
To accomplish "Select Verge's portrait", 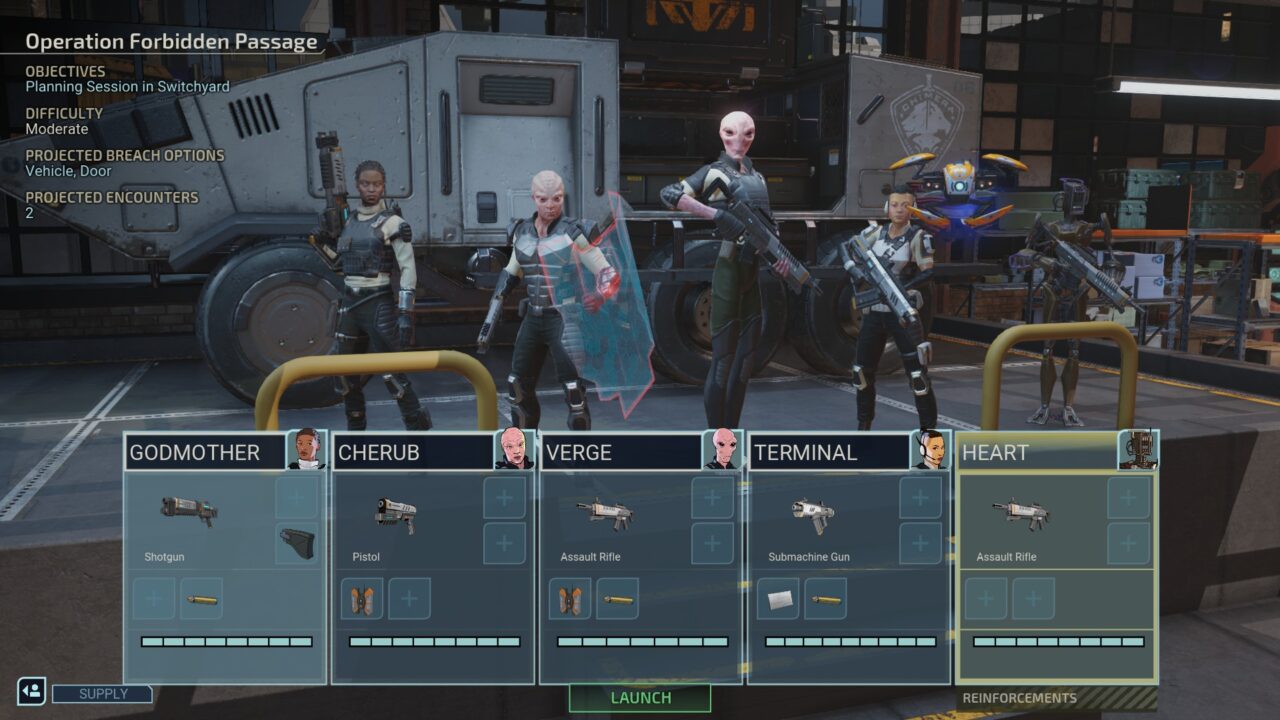I will (x=722, y=450).
